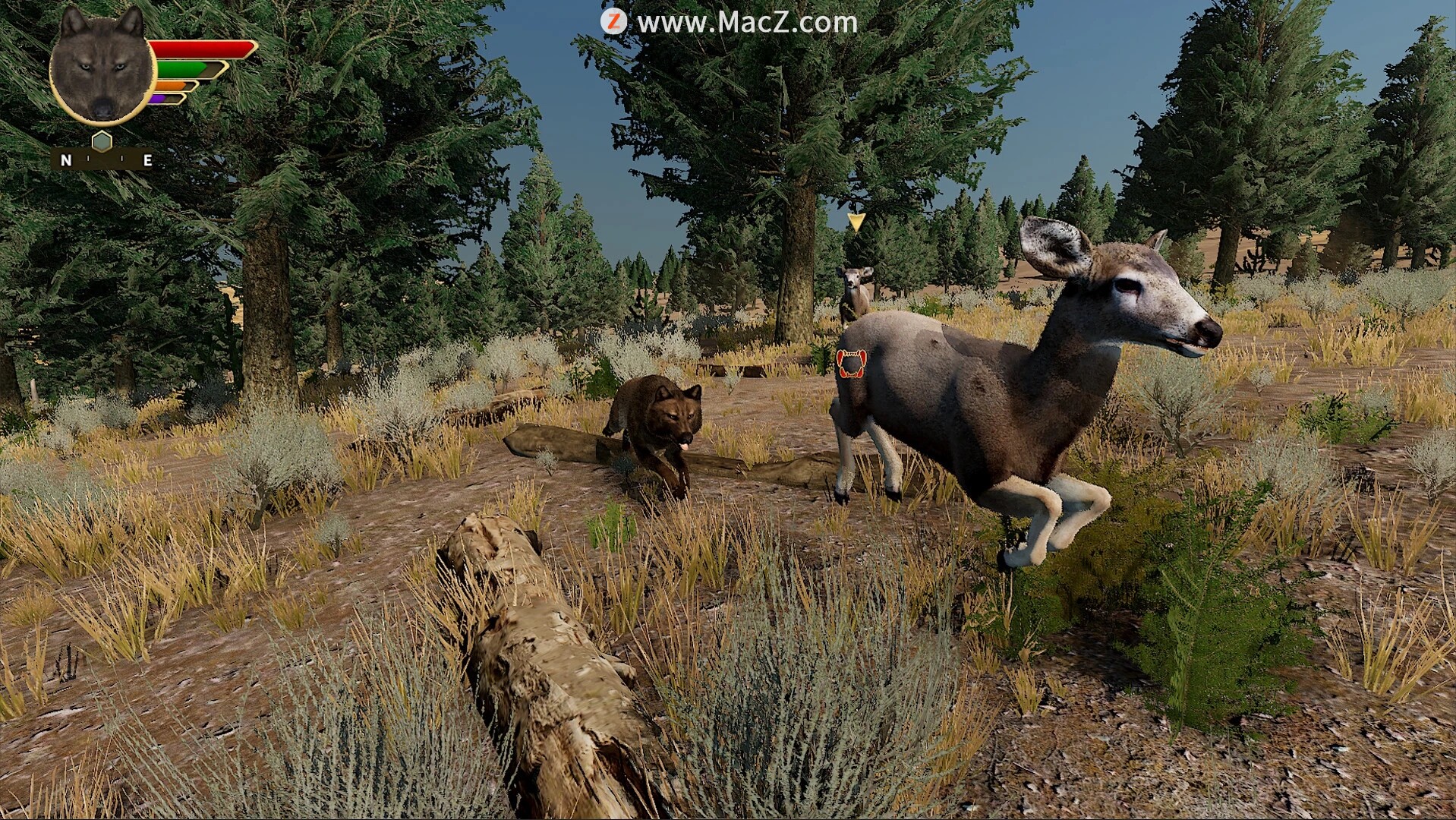Image resolution: width=1456 pixels, height=820 pixels.
Task: Select the yellow arrow prey marker
Action: [x=856, y=222]
